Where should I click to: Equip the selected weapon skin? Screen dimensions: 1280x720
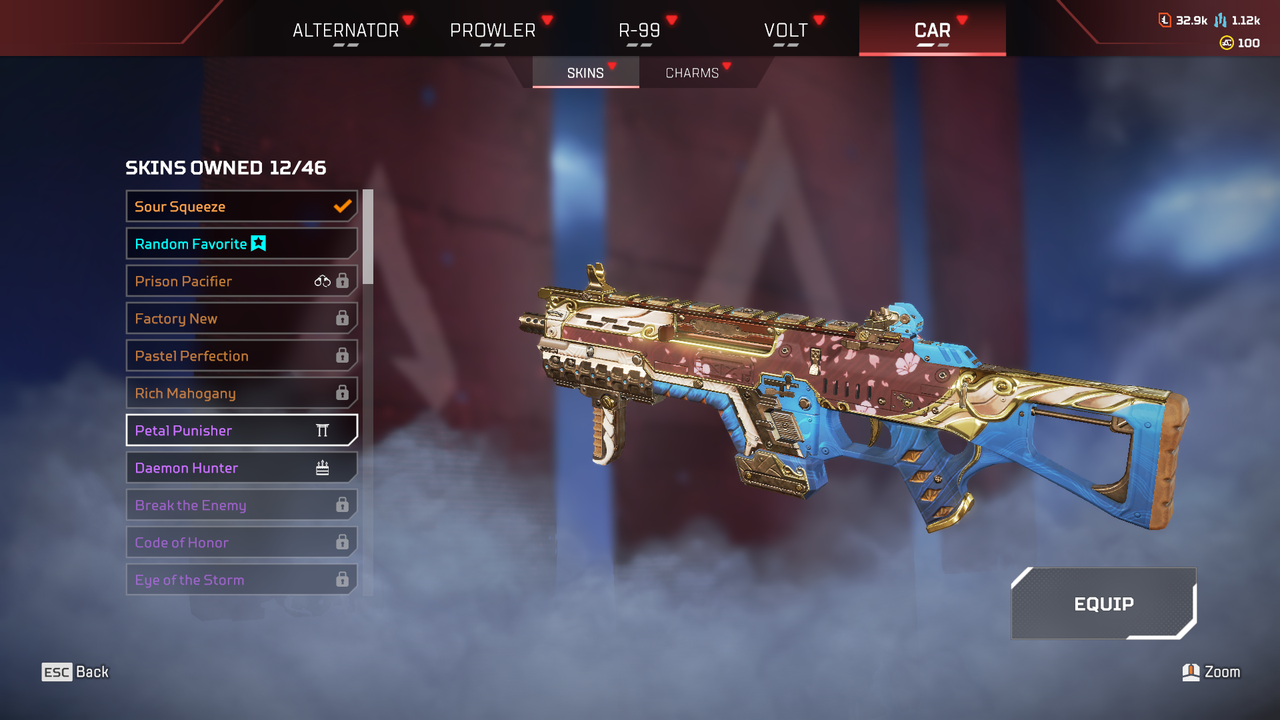[x=1103, y=604]
